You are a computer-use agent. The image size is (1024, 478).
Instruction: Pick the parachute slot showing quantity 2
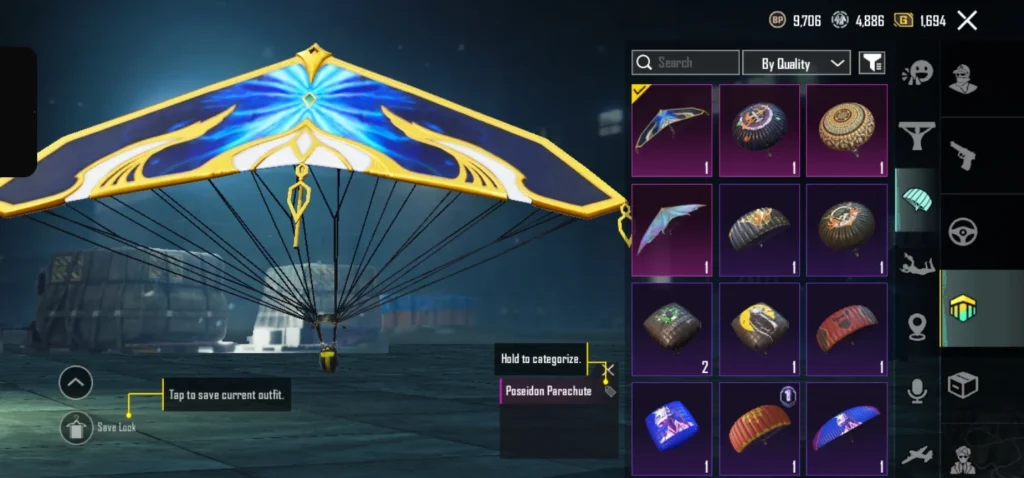[672, 329]
